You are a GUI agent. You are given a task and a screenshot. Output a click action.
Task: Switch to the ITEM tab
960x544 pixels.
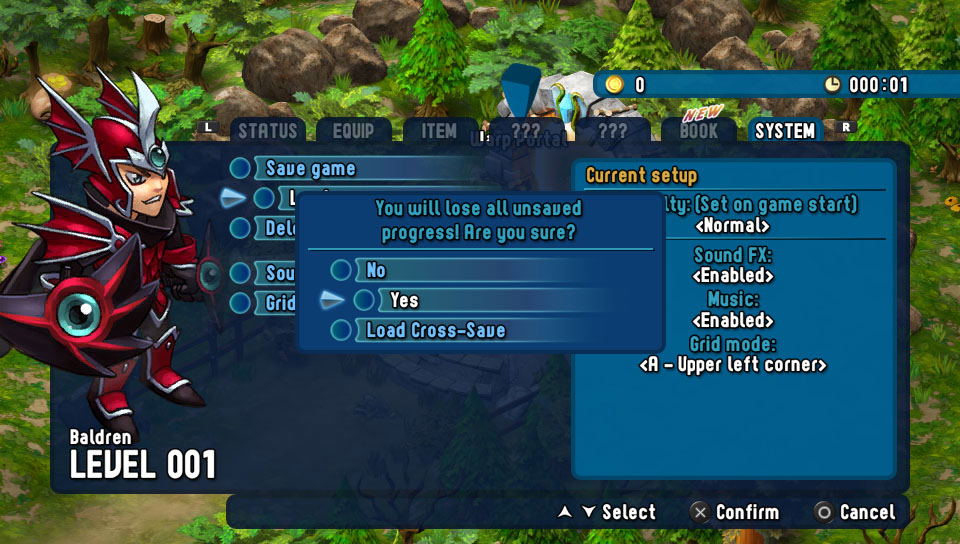click(438, 131)
